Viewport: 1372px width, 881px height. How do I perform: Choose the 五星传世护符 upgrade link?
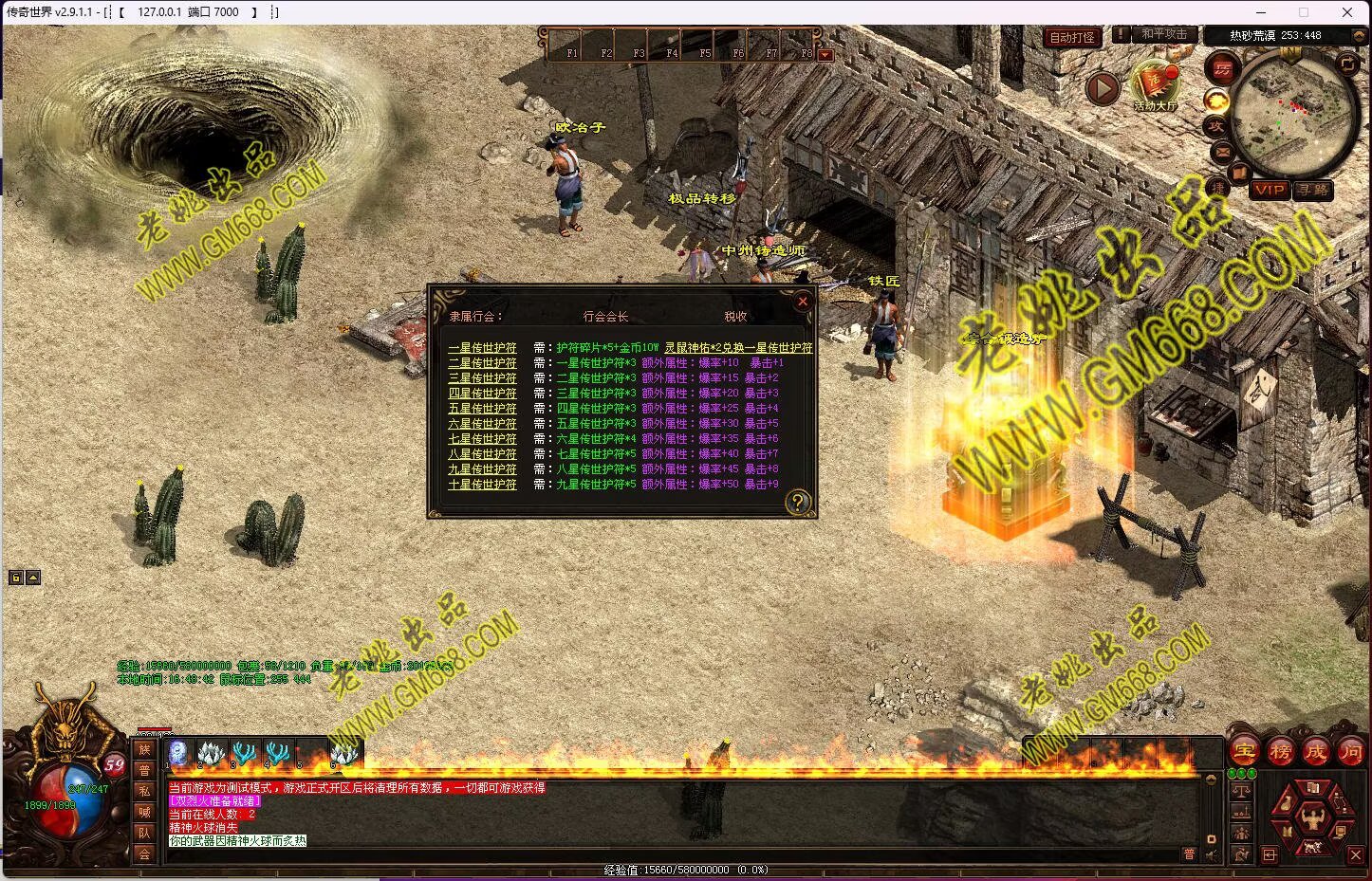pyautogui.click(x=482, y=409)
